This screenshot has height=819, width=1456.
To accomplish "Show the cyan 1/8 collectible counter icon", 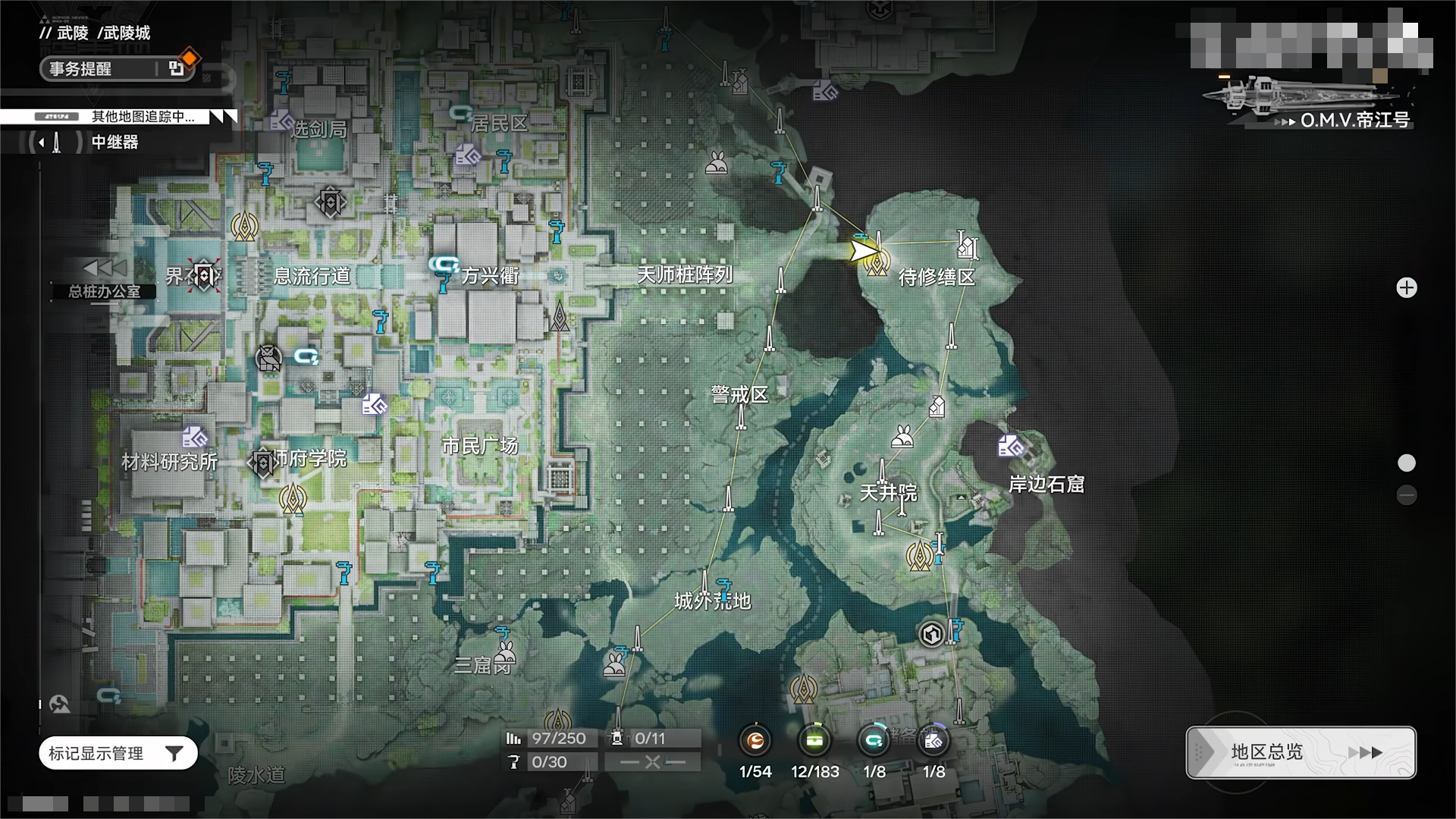I will click(x=874, y=741).
